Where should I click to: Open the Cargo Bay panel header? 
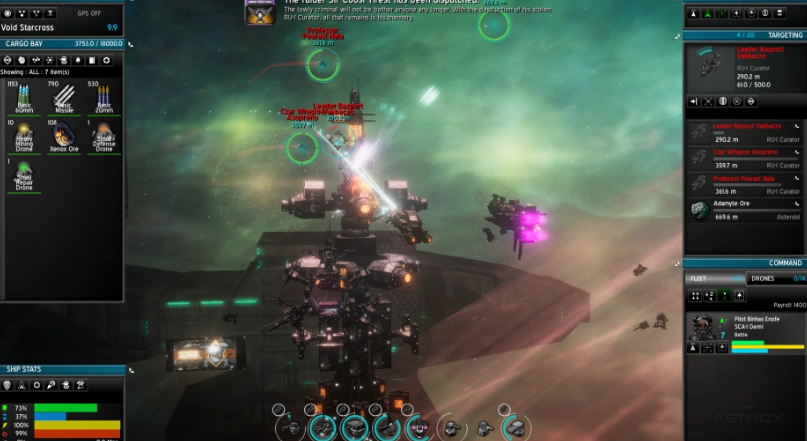click(62, 44)
